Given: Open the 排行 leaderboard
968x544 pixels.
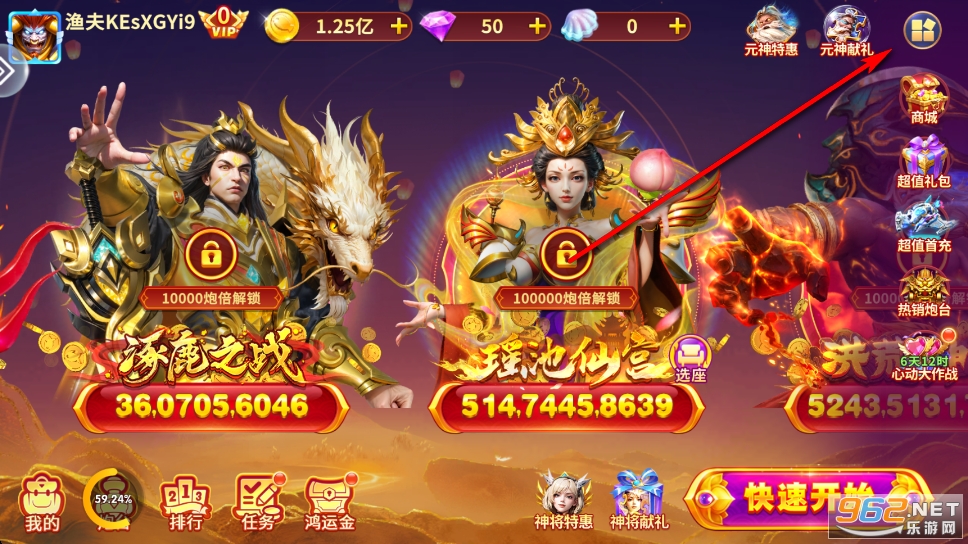Looking at the screenshot, I should point(181,501).
